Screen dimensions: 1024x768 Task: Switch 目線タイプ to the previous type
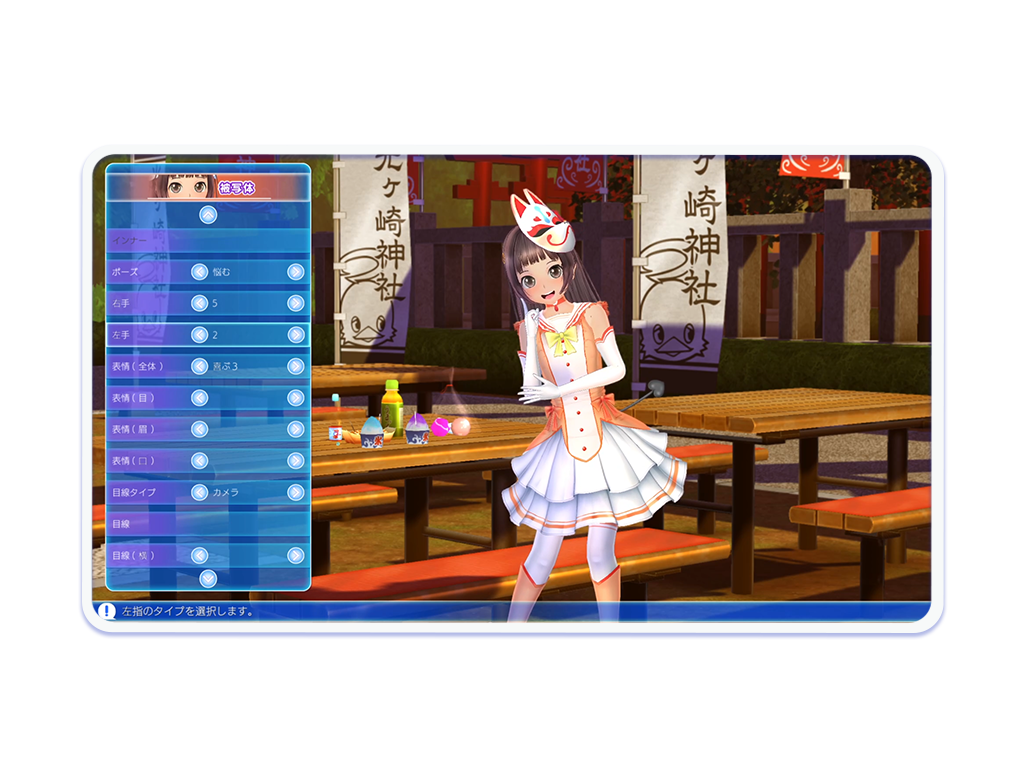(200, 492)
